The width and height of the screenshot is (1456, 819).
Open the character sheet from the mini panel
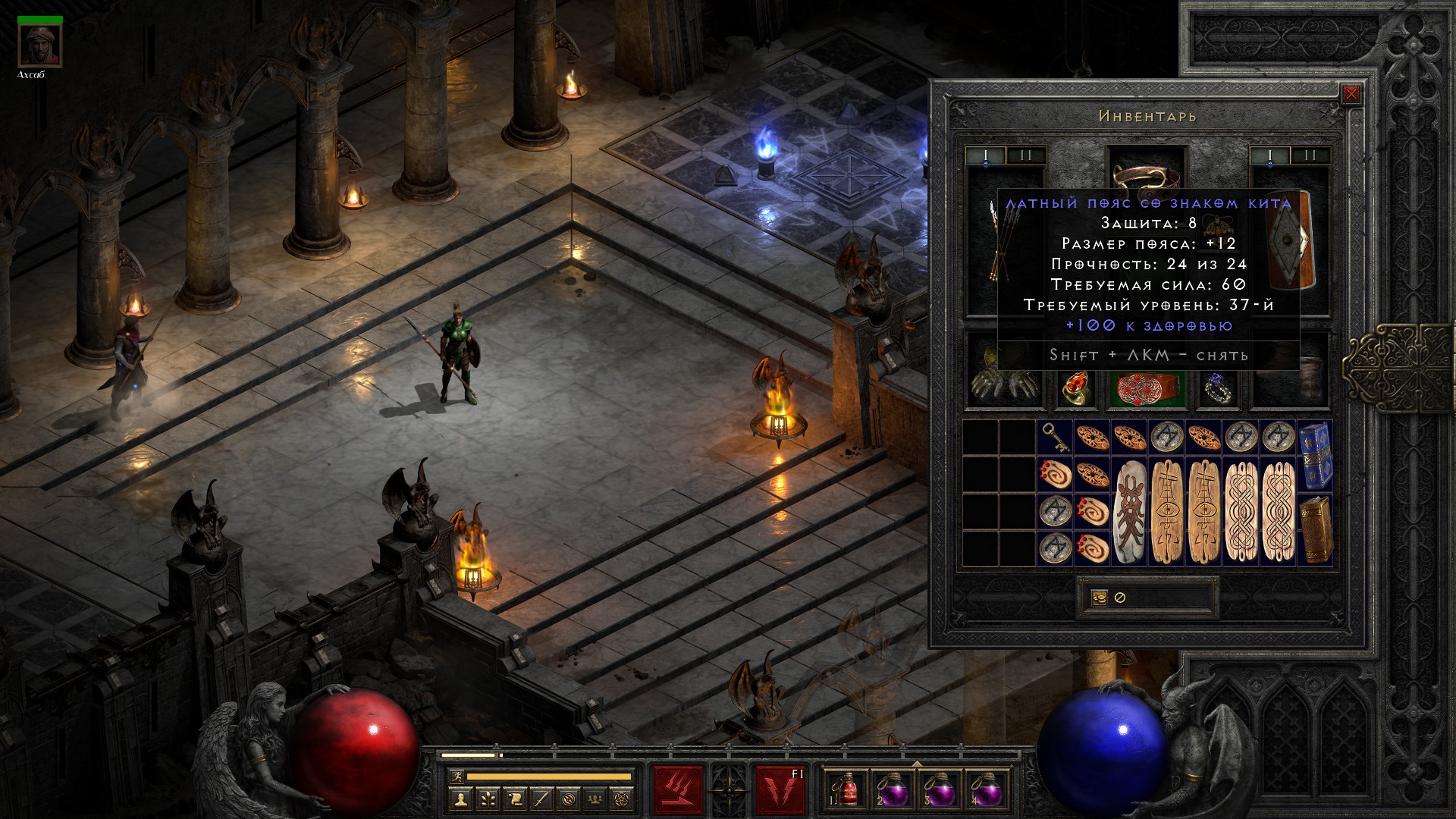460,799
